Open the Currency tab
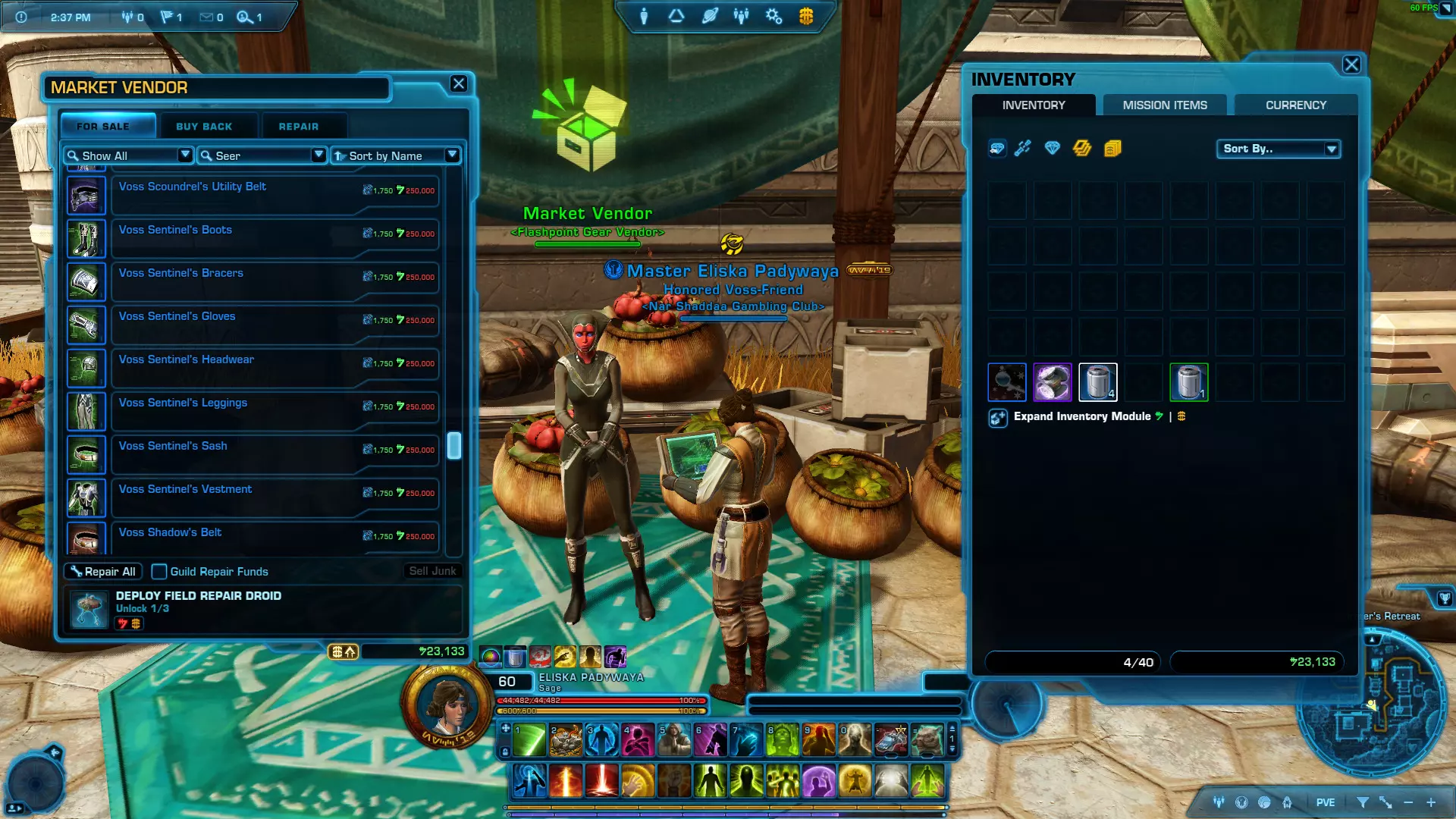This screenshot has width=1456, height=819. [1295, 105]
